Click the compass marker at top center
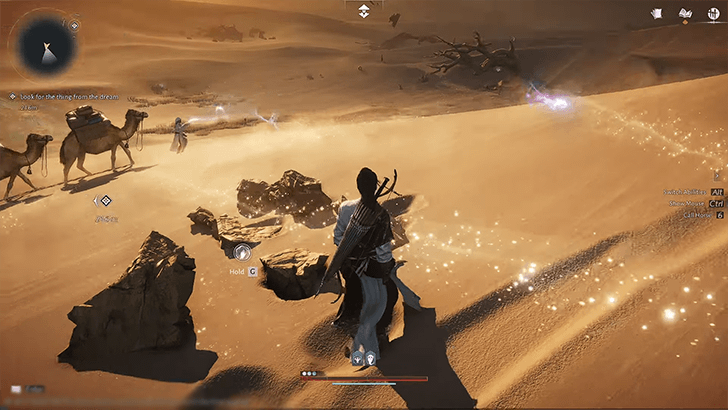Image resolution: width=728 pixels, height=410 pixels. pos(363,11)
